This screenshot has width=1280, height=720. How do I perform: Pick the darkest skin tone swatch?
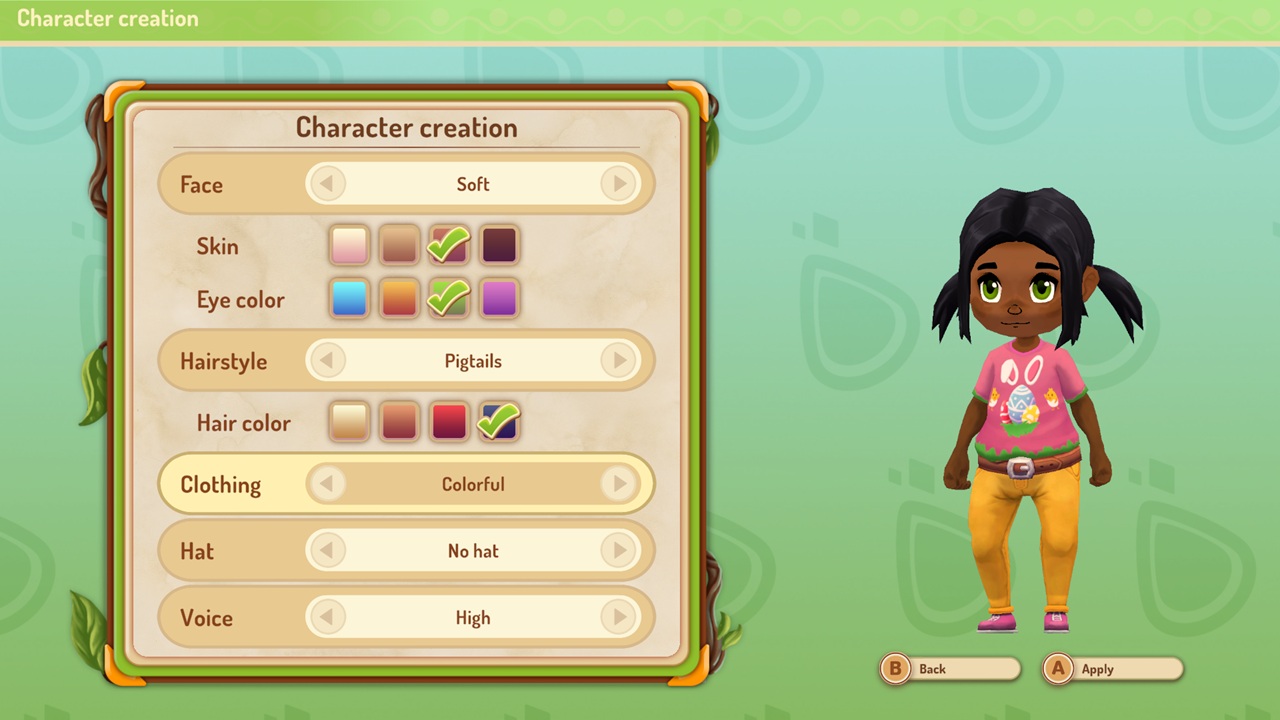[499, 245]
